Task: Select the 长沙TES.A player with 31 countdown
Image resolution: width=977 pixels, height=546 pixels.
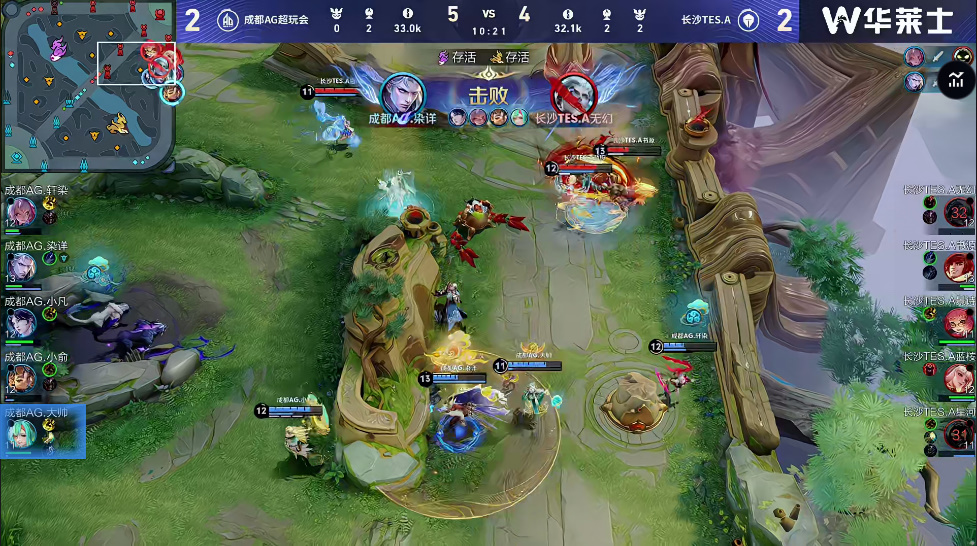Action: (x=958, y=433)
